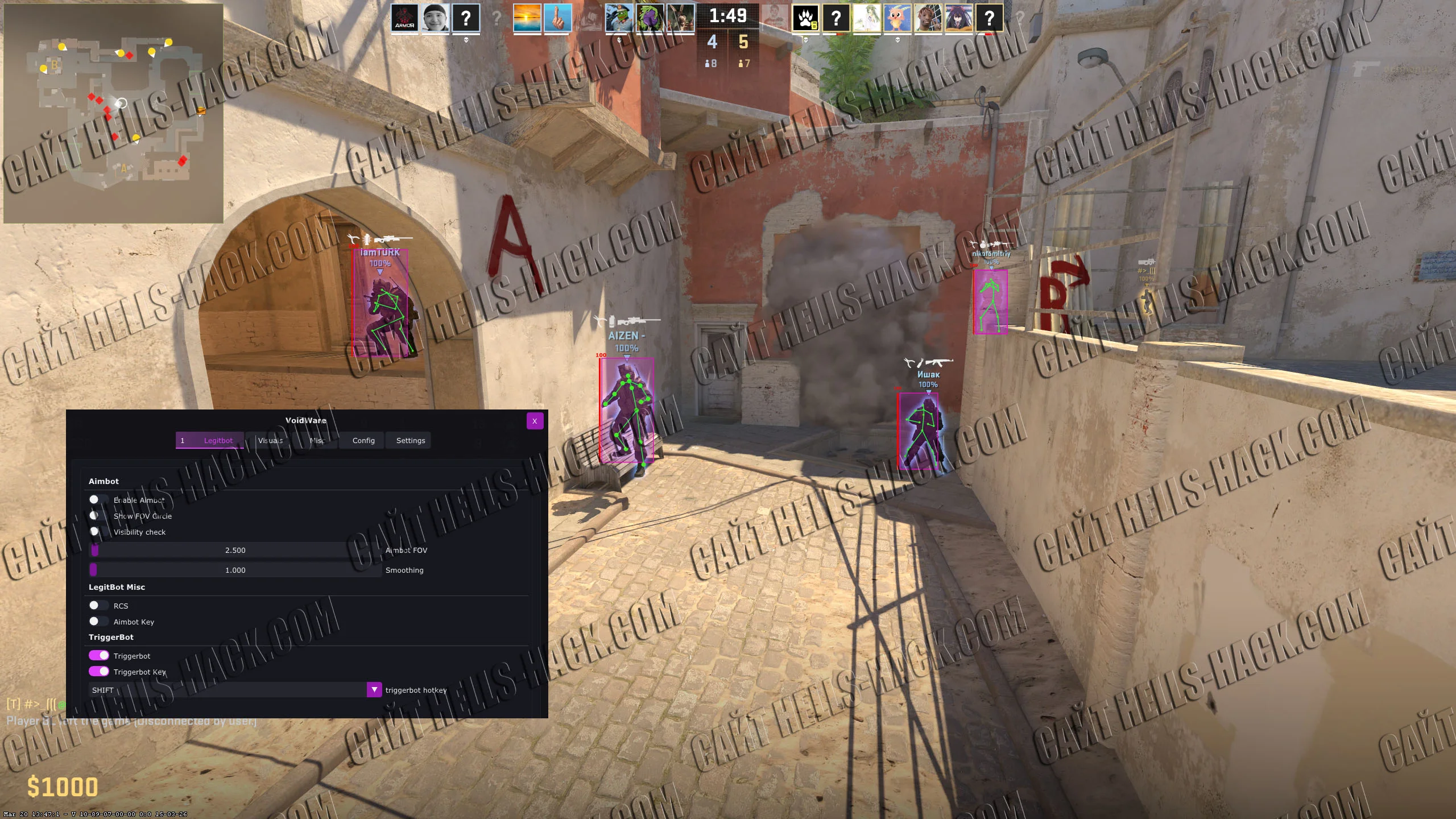Open the Config tab
1456x819 pixels.
pos(362,440)
